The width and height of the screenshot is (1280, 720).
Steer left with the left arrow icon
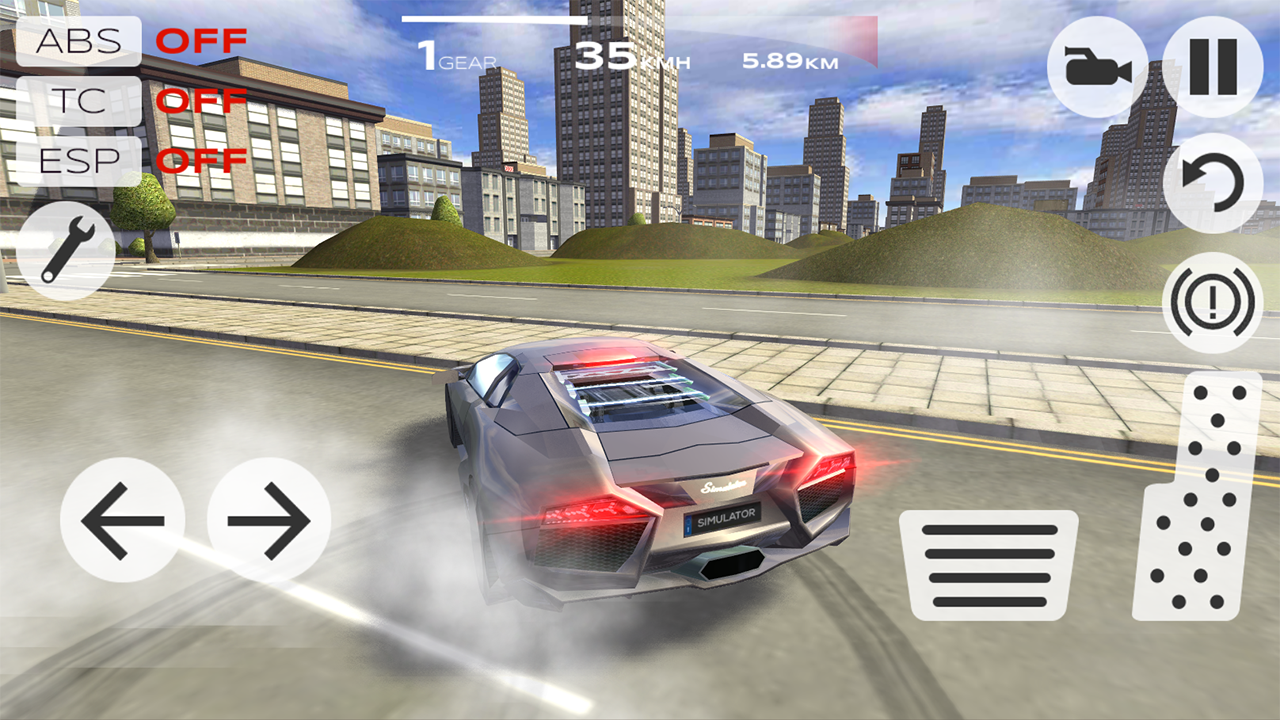coord(123,518)
